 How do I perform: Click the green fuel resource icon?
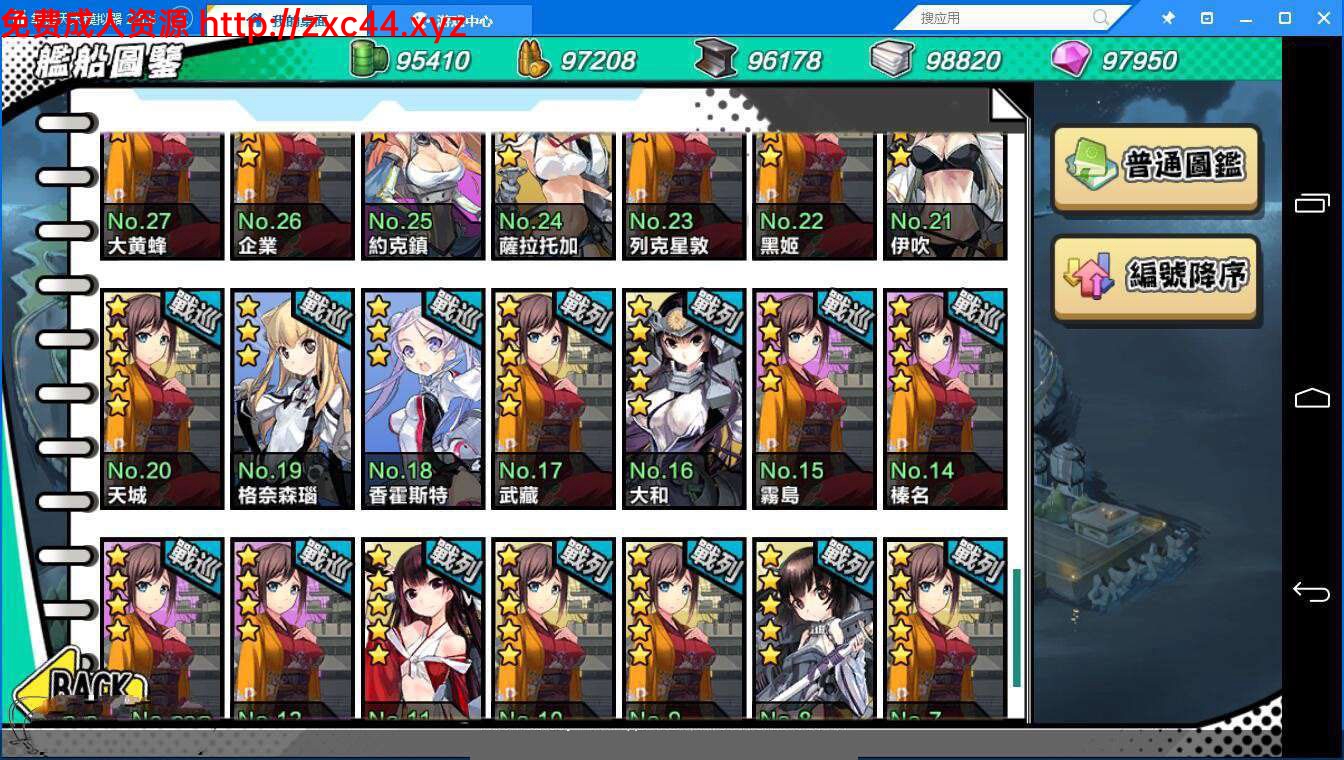tap(368, 59)
